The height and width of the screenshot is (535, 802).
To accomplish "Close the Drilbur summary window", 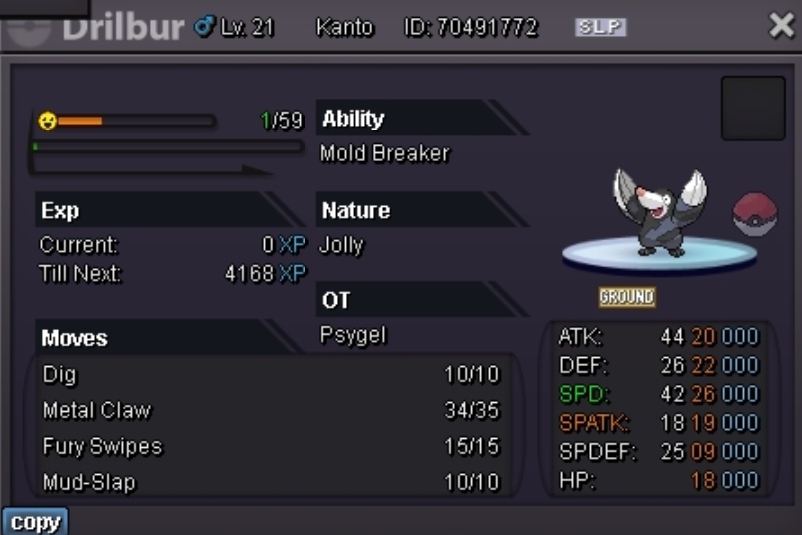I will point(781,26).
